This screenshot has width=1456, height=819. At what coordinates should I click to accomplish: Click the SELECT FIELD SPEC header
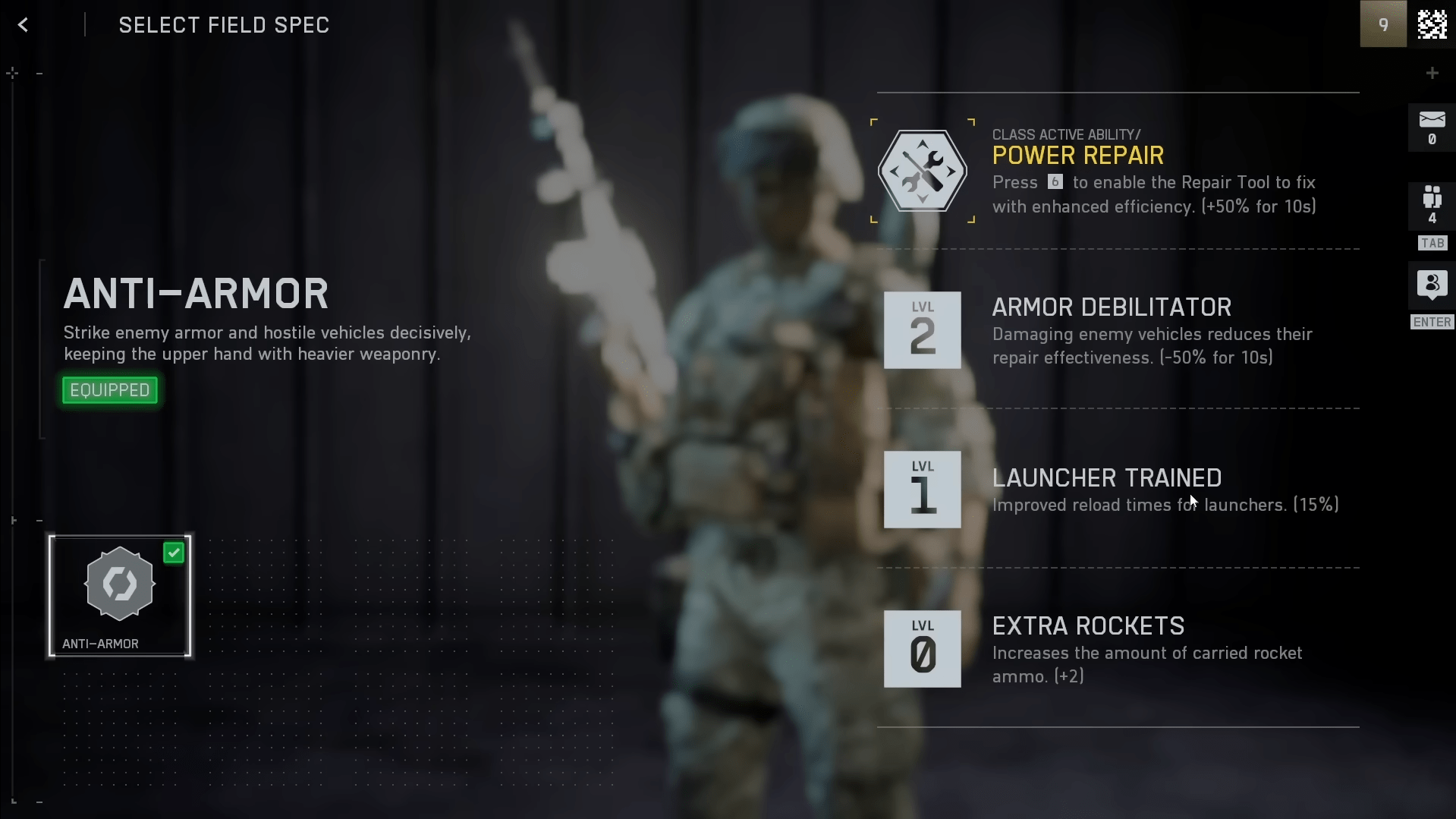[223, 24]
